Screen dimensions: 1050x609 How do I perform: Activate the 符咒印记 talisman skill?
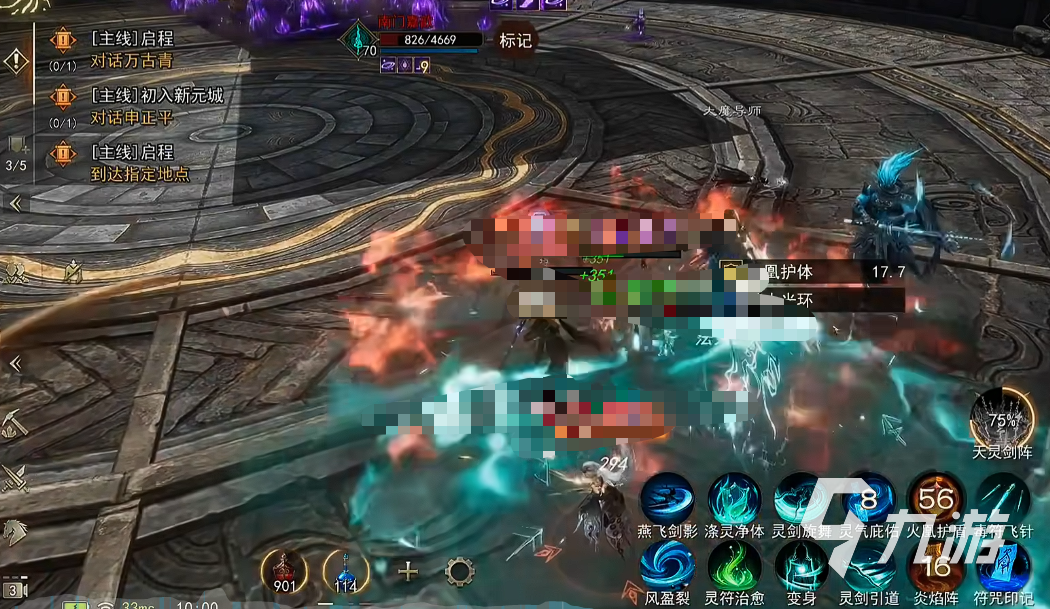tap(1002, 567)
